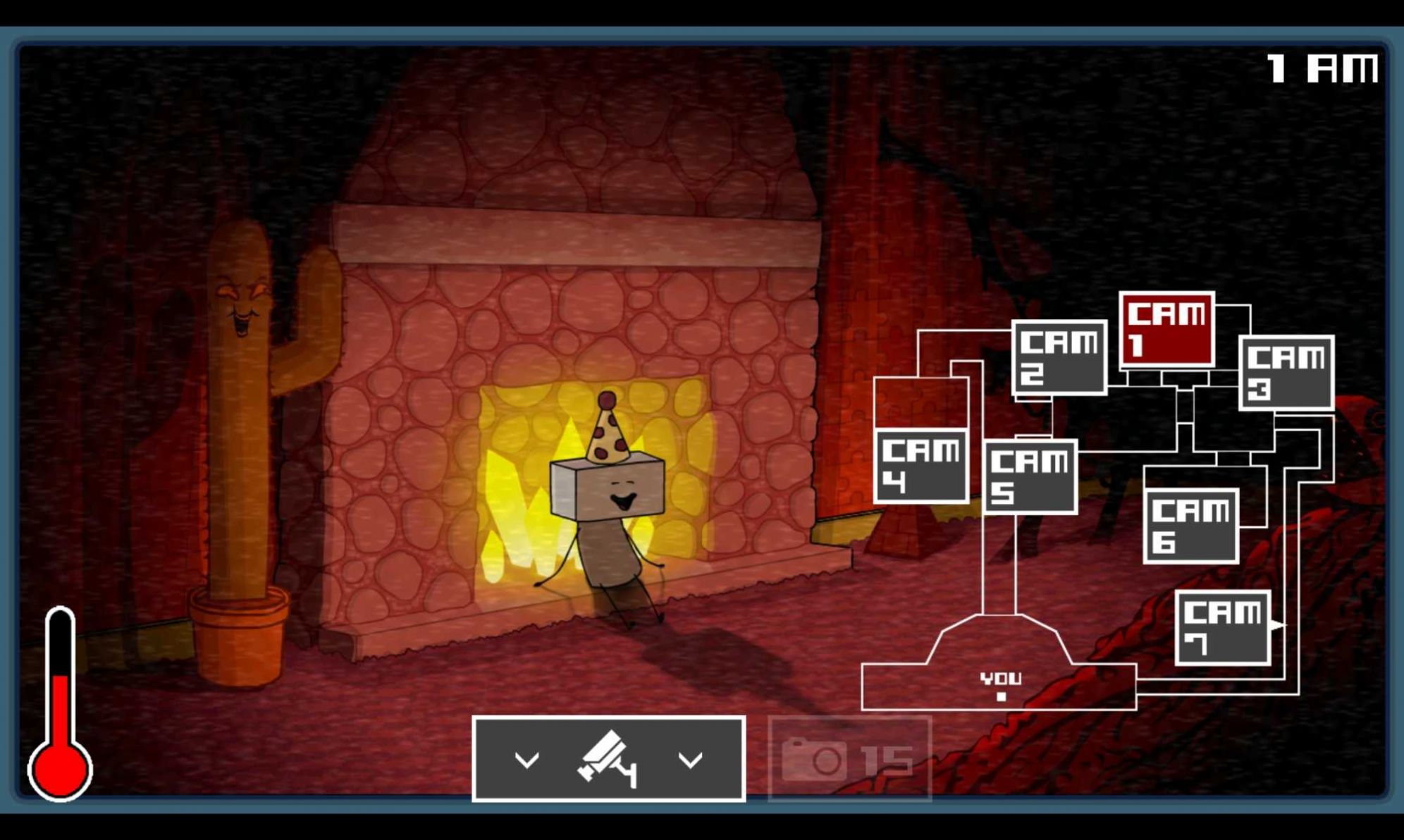View CAM 3 on the camera map
This screenshot has height=840, width=1404.
coord(1286,373)
